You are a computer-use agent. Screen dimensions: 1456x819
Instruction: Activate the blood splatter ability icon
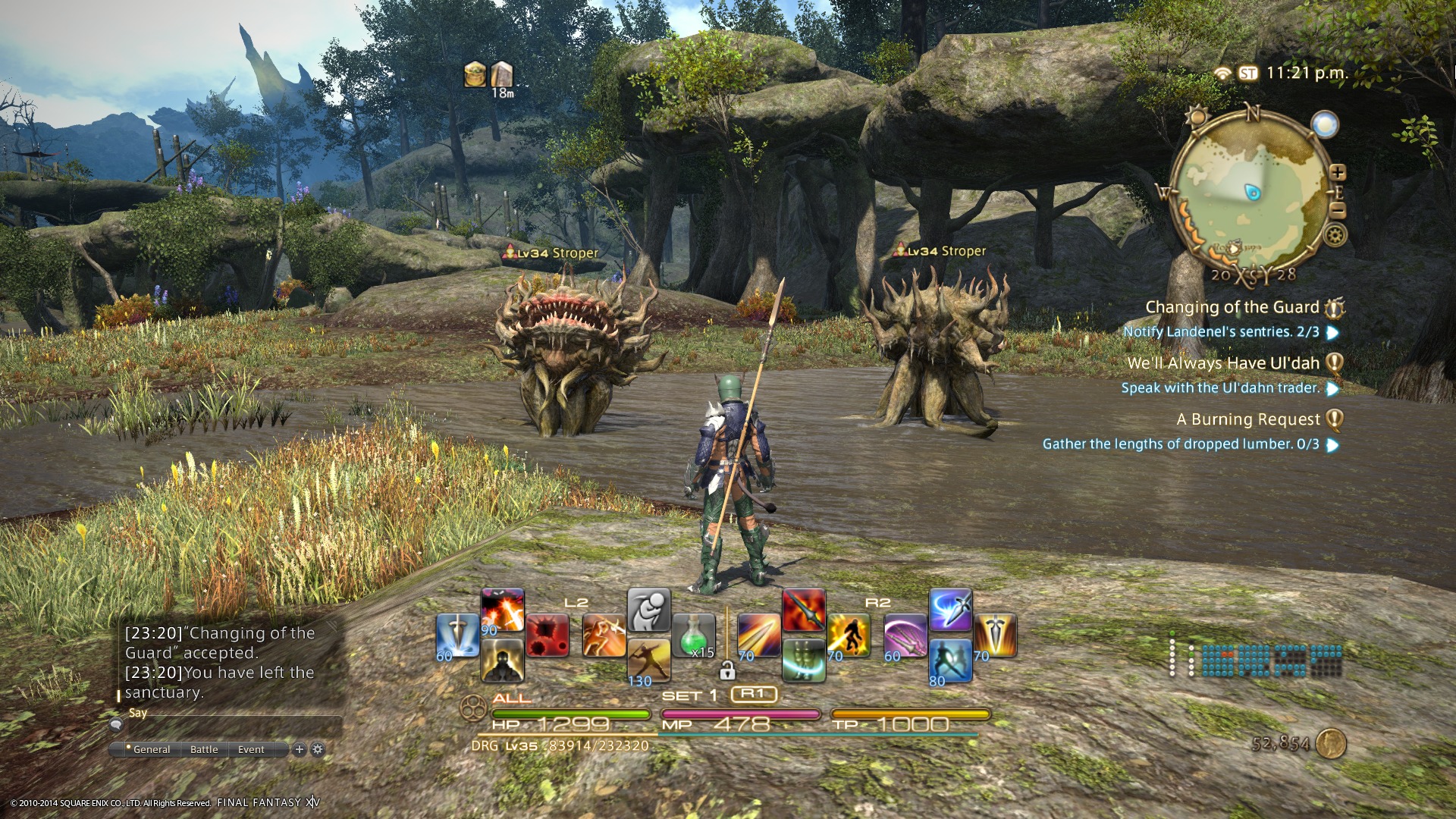point(548,635)
